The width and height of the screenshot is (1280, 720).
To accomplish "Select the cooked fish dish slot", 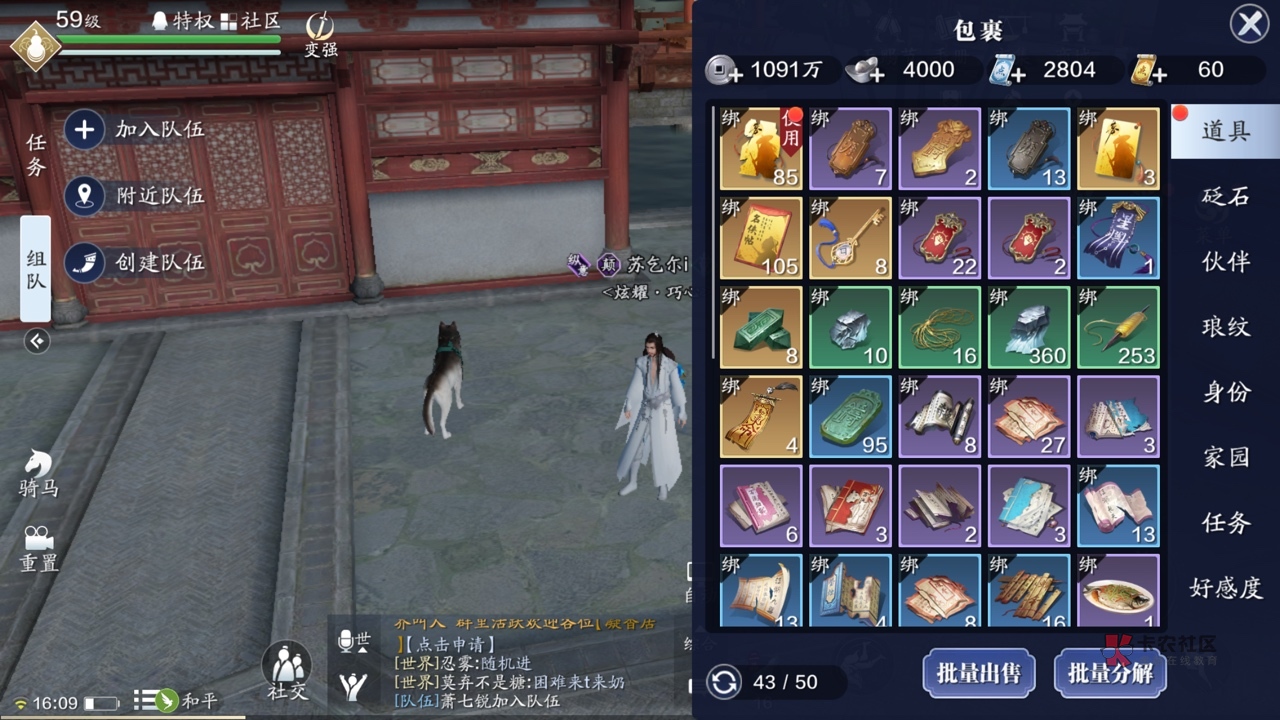I will click(x=1118, y=592).
